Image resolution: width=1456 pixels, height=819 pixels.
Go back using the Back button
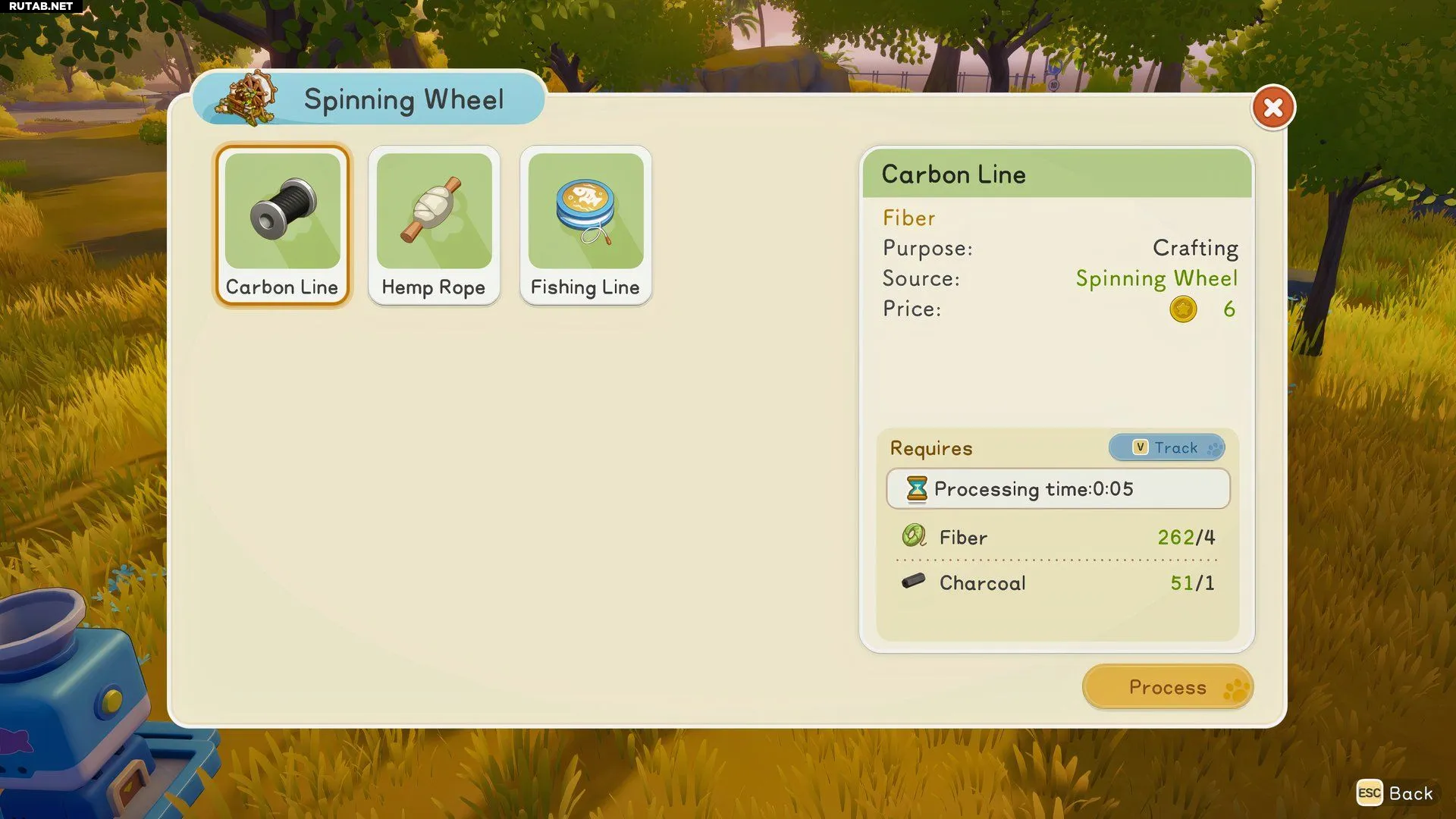[1395, 793]
